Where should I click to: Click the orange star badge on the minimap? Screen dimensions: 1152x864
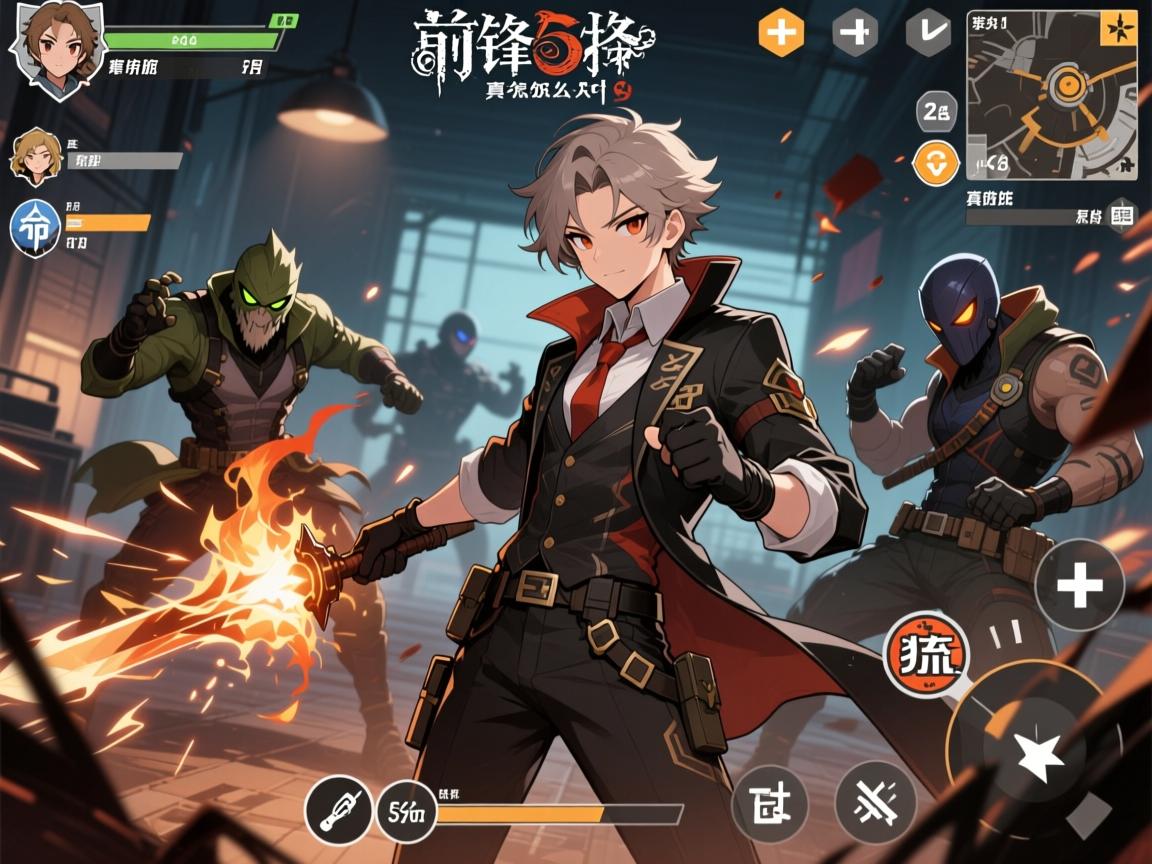(x=1118, y=28)
